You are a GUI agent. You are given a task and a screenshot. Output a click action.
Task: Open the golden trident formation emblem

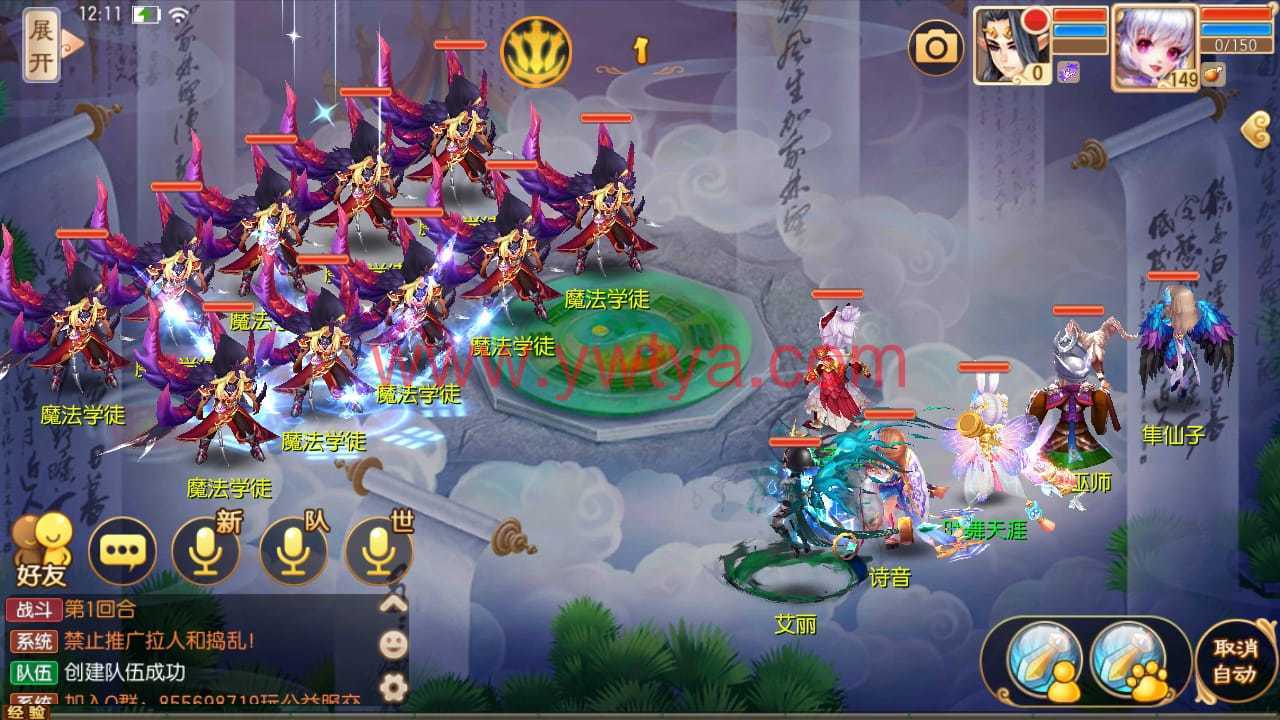pos(535,51)
